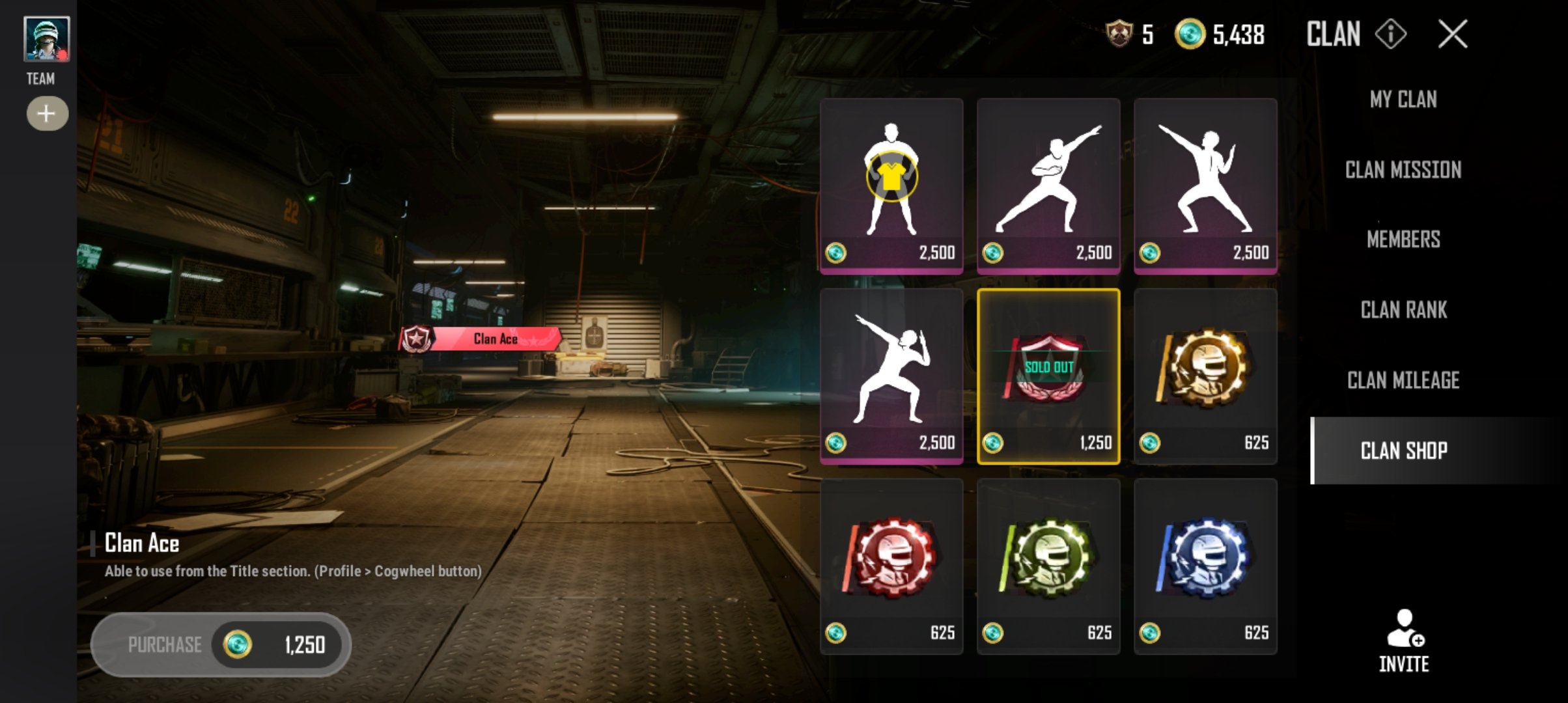Screen dimensions: 1568x703
Task: View the Clan Mileage tab
Action: tap(1403, 380)
